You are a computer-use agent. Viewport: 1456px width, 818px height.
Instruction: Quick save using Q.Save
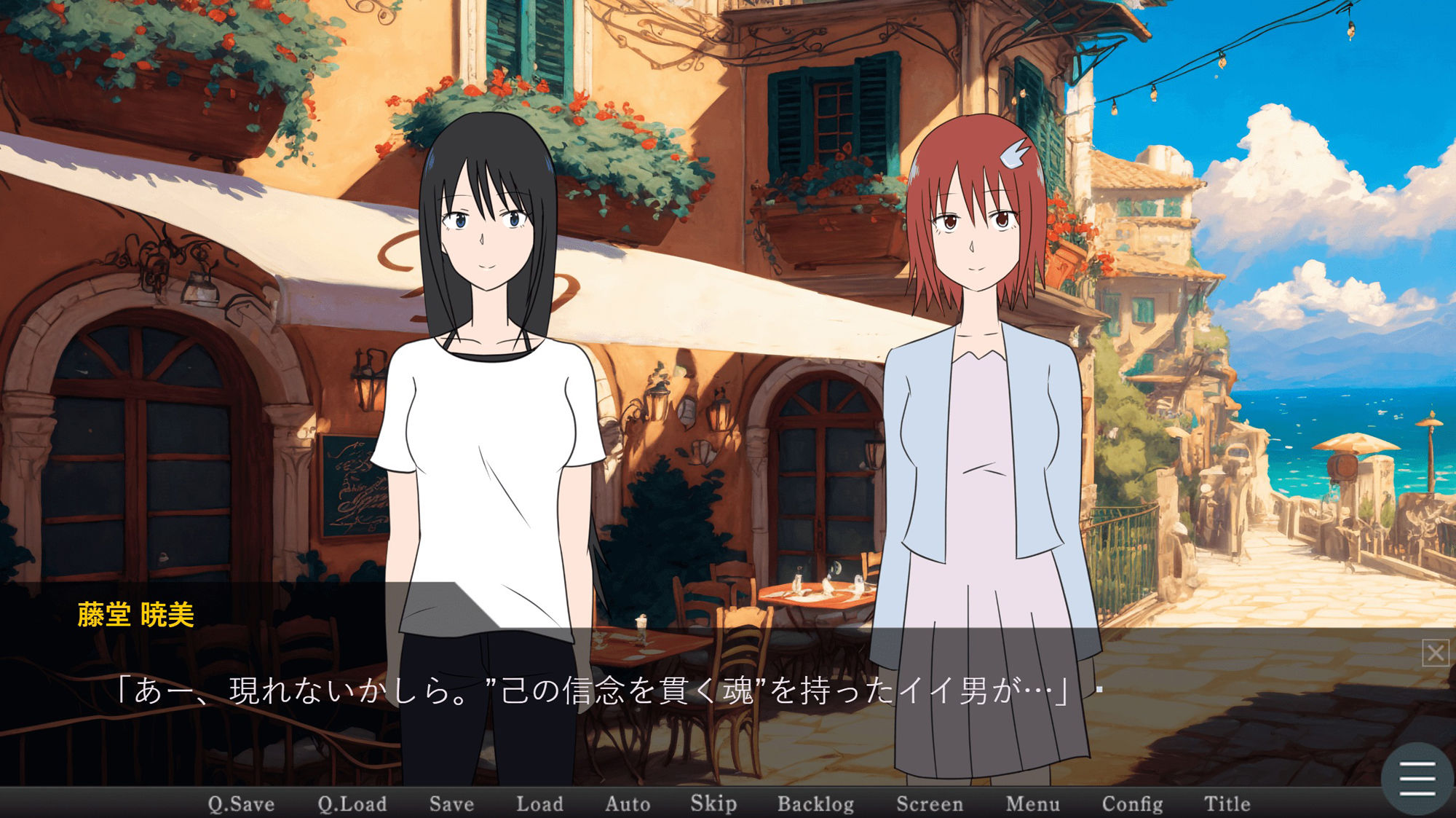pos(240,804)
